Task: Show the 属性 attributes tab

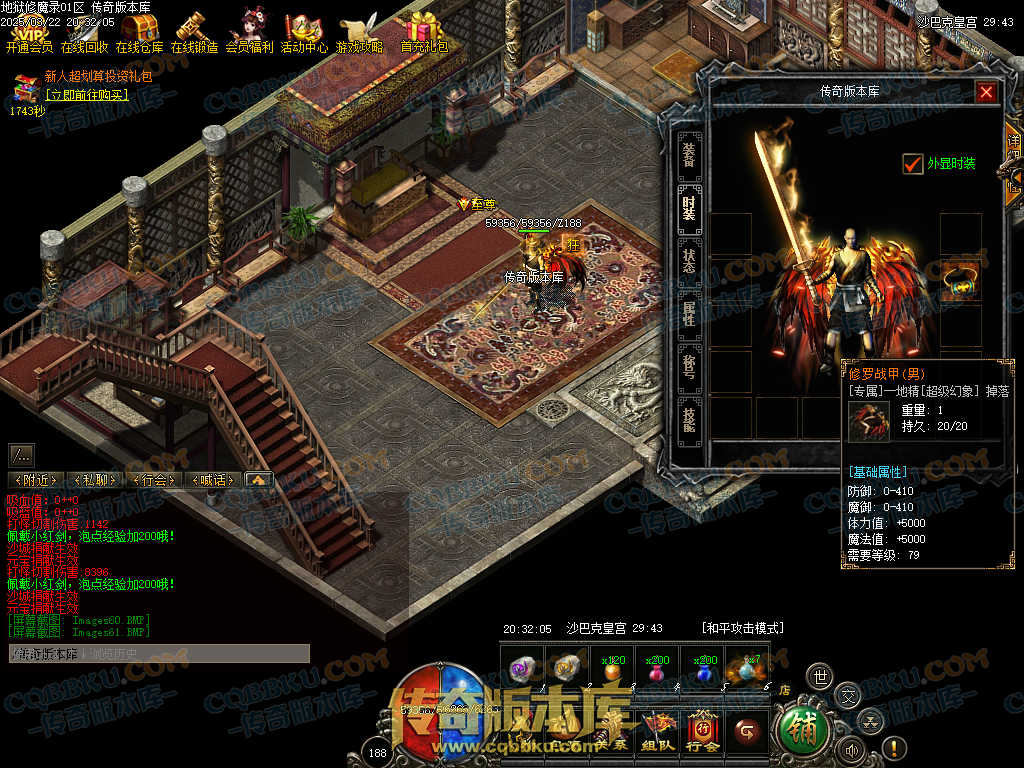Action: click(x=690, y=314)
